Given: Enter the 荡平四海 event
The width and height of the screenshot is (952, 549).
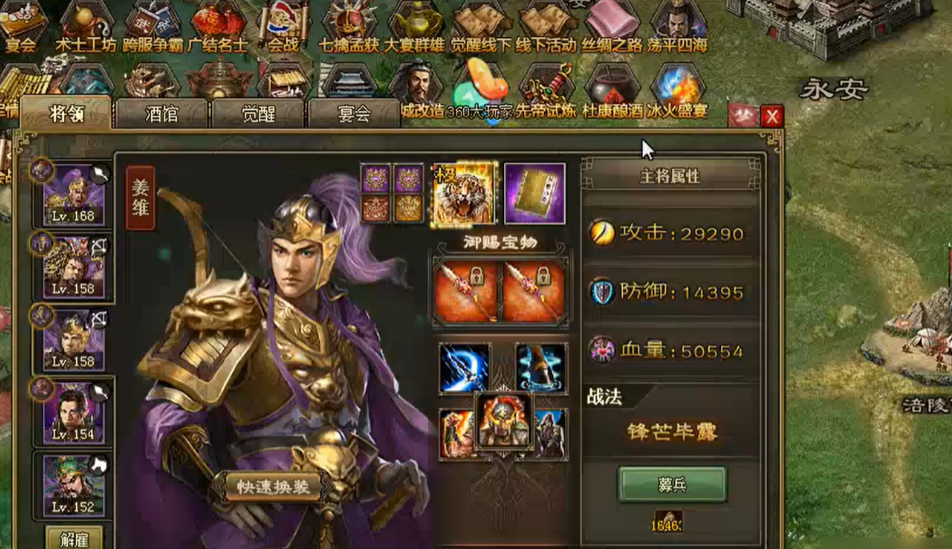Looking at the screenshot, I should click(677, 27).
